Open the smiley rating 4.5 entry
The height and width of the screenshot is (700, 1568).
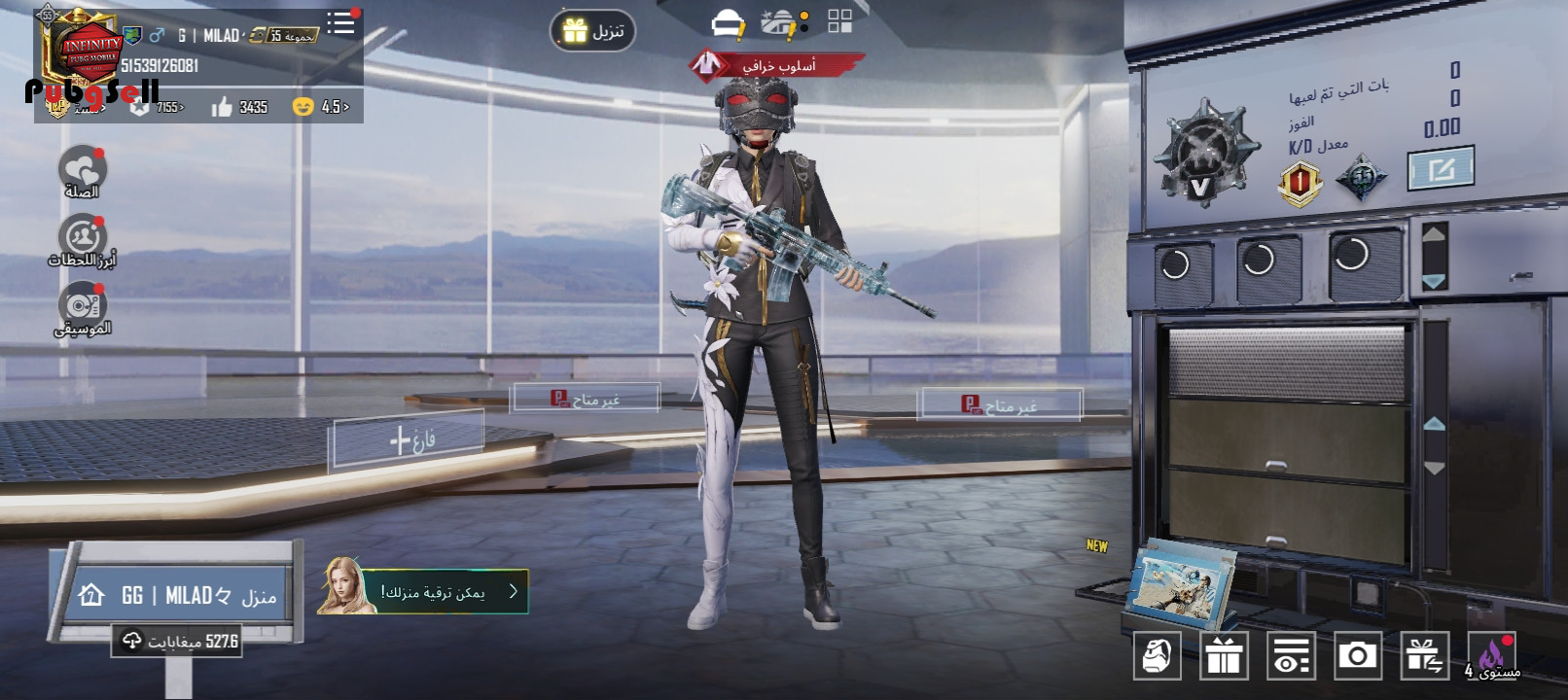(x=321, y=107)
